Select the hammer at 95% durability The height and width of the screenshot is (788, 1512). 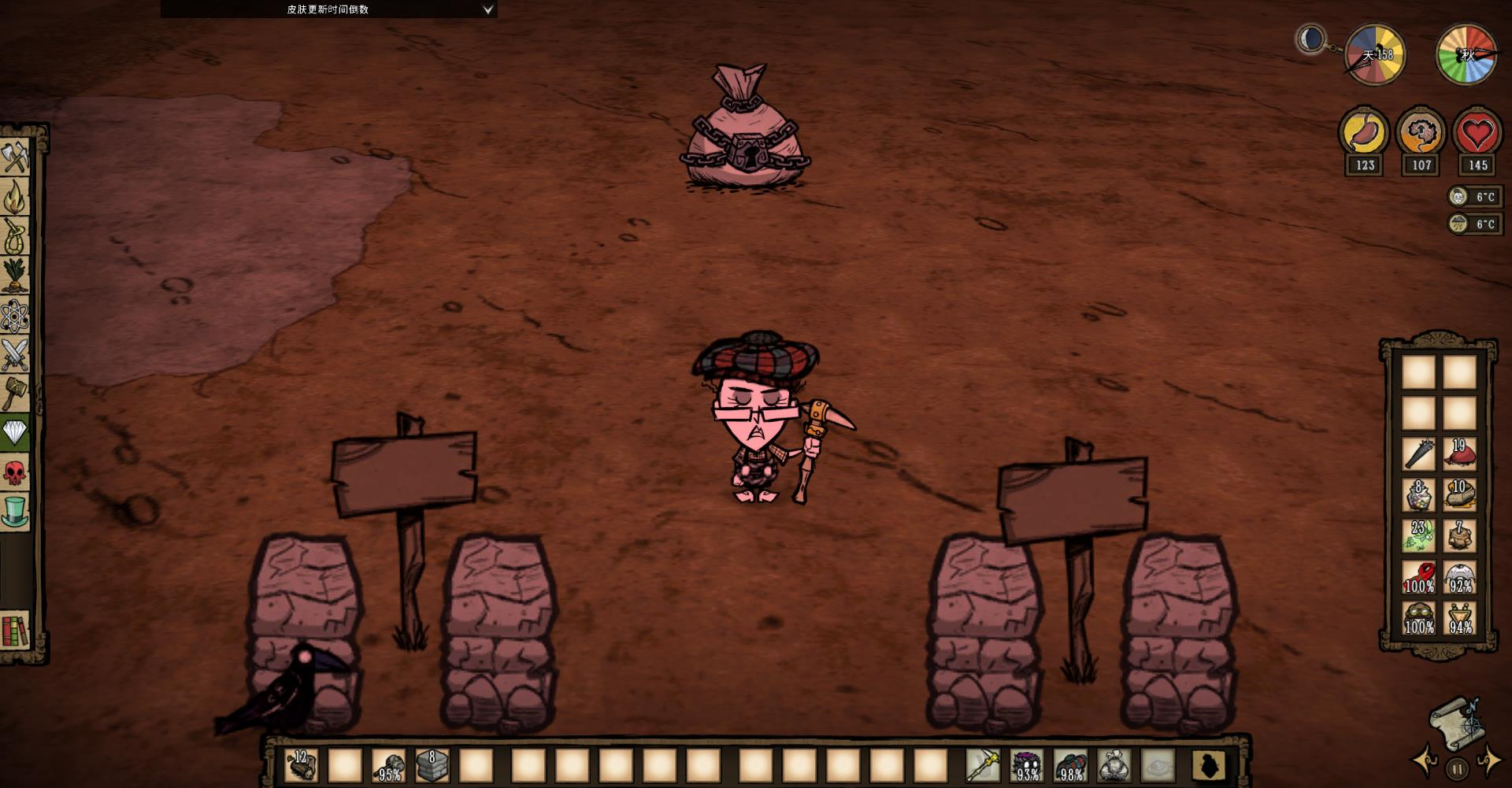[x=389, y=764]
